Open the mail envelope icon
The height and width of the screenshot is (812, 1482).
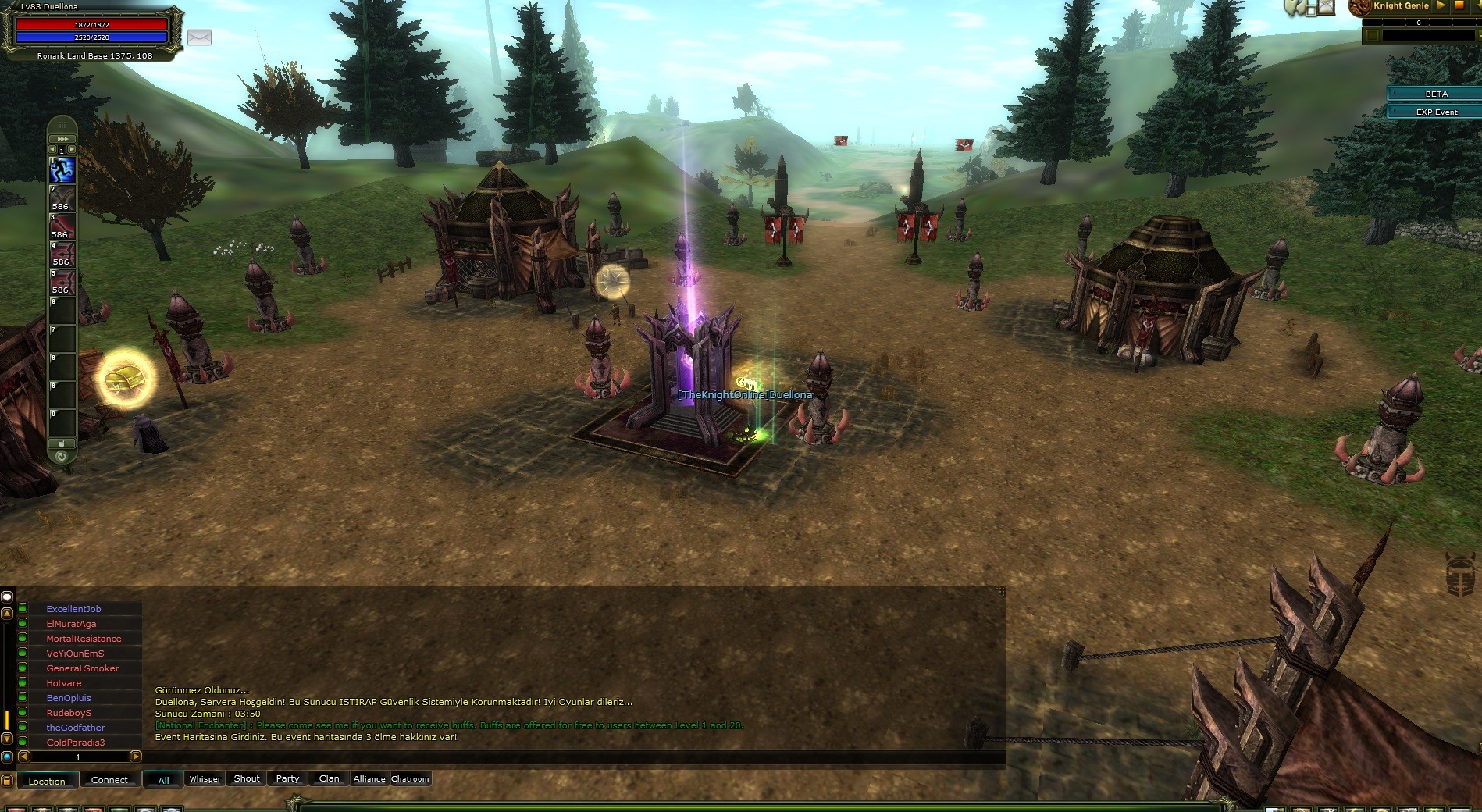coord(199,37)
